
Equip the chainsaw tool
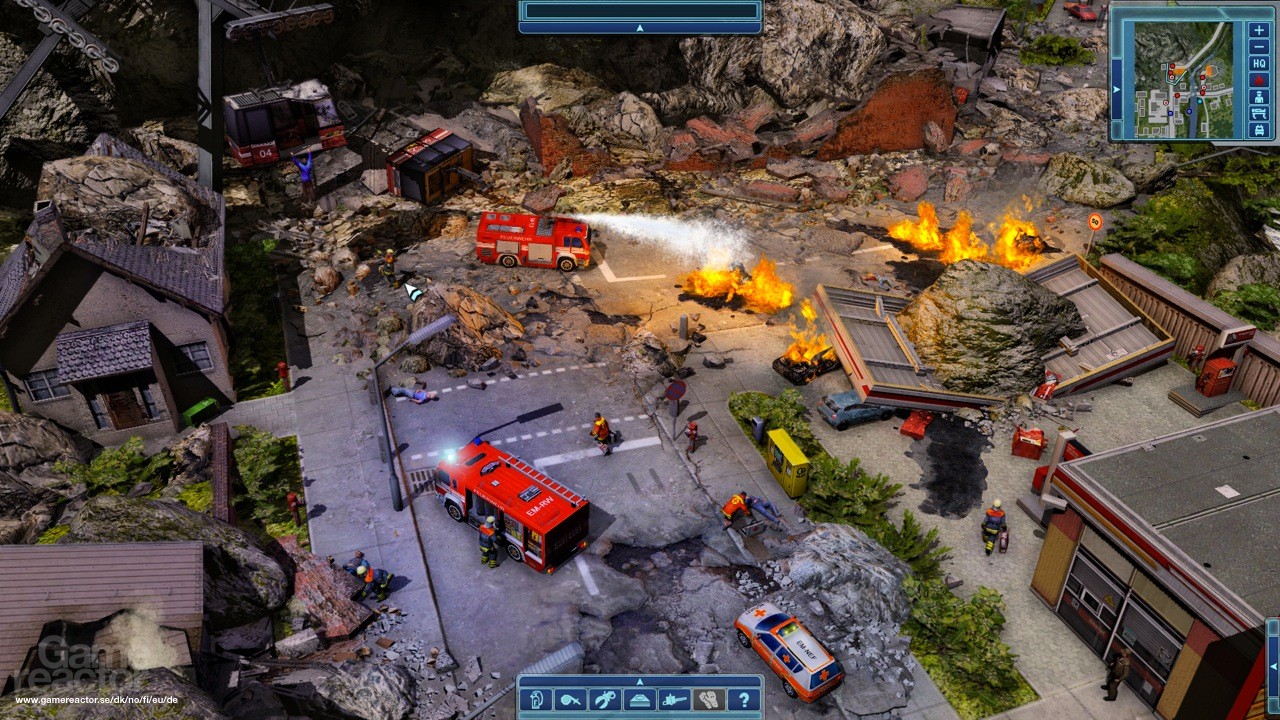point(674,700)
